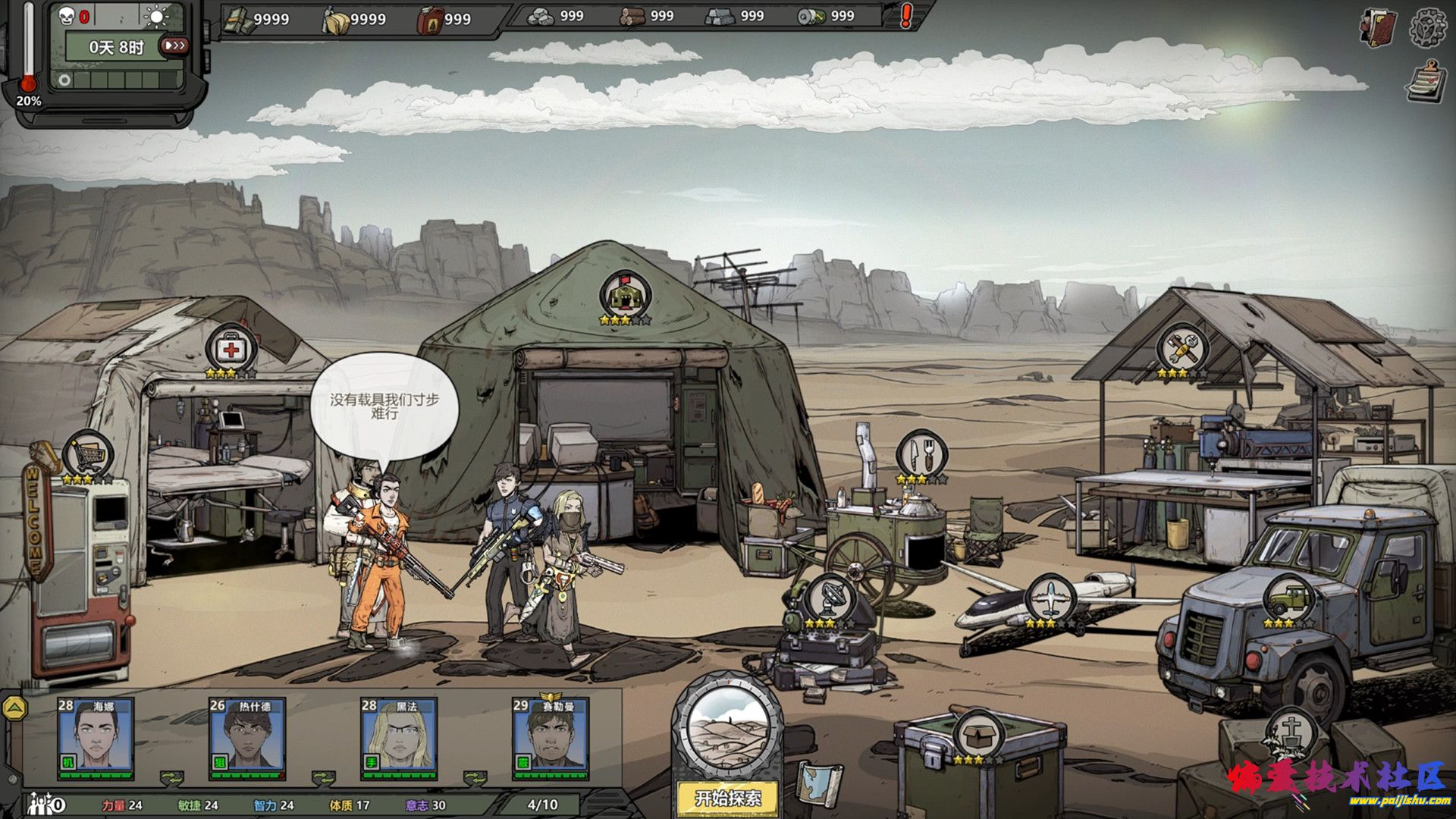Open the red journal book
Image resolution: width=1456 pixels, height=819 pixels.
click(1379, 29)
